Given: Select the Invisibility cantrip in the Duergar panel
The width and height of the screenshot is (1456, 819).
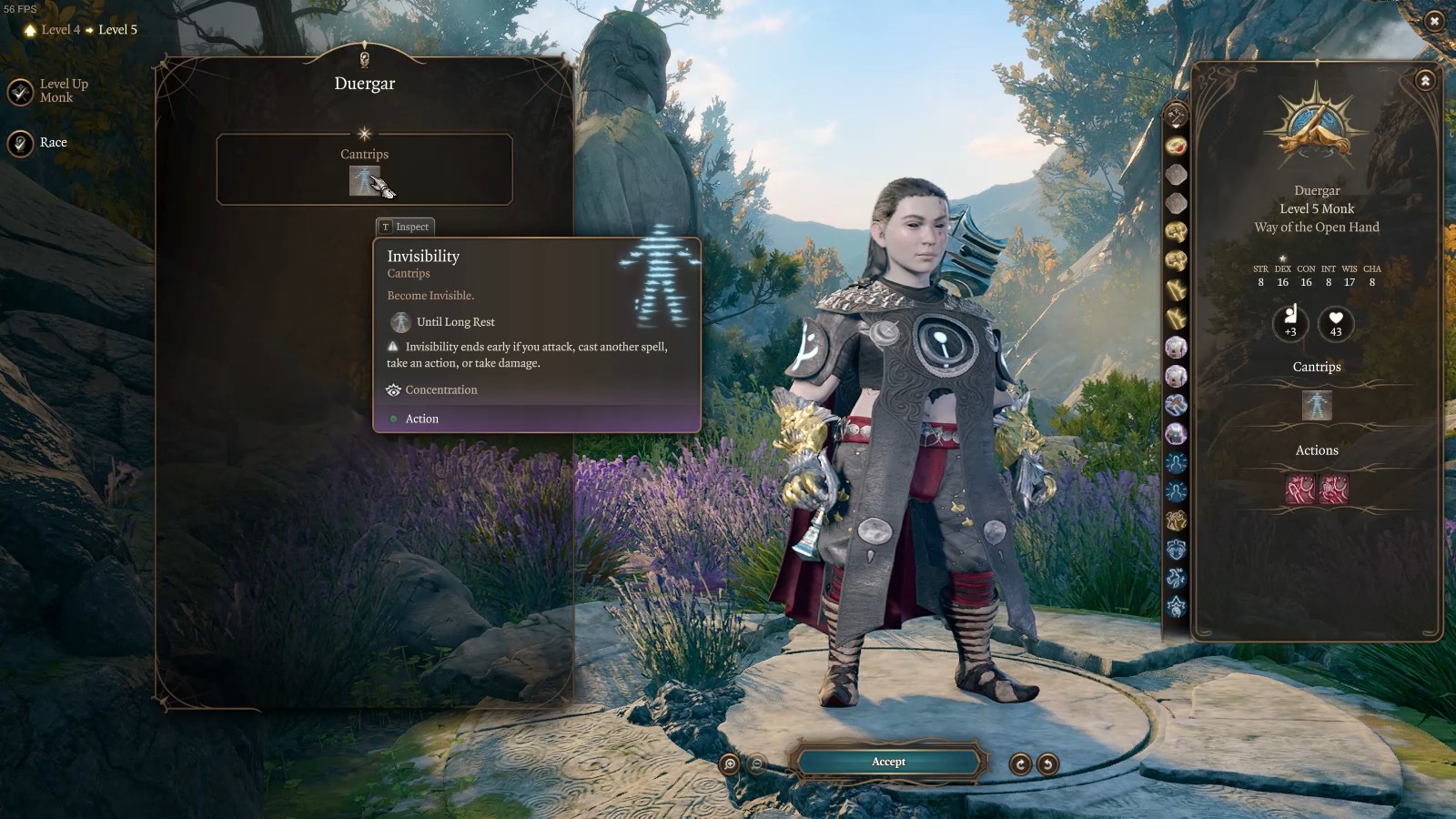Looking at the screenshot, I should coord(364,180).
